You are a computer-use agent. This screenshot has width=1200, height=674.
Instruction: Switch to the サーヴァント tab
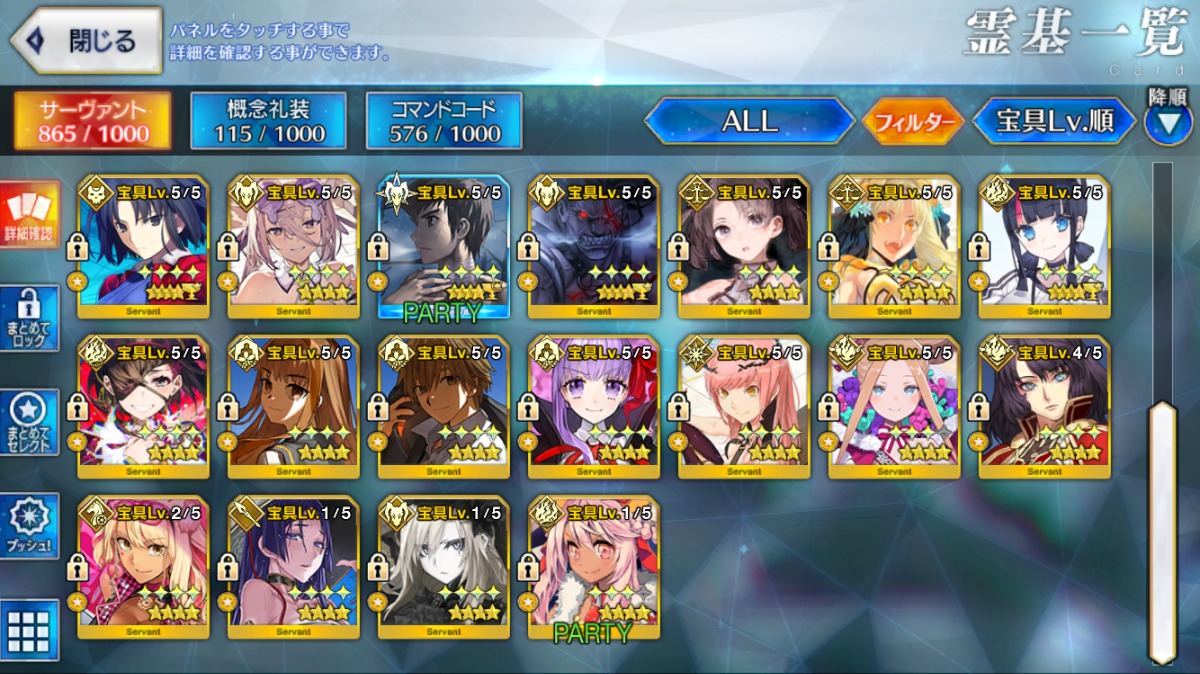92,121
